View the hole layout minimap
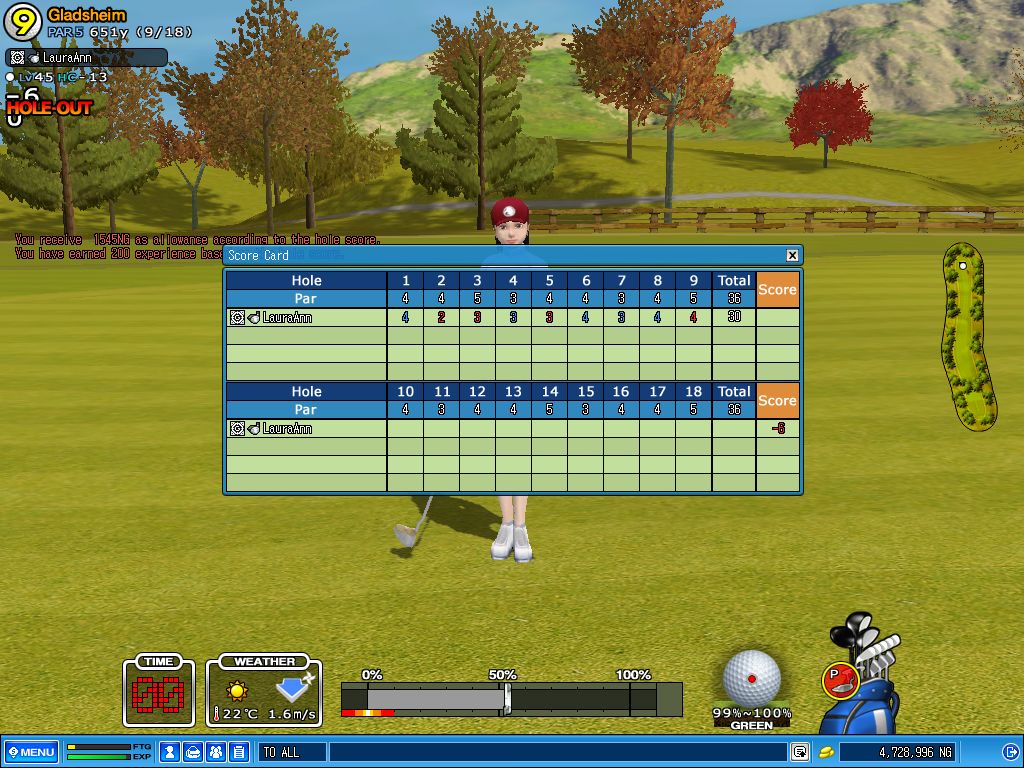Viewport: 1024px width, 768px height. pos(968,336)
